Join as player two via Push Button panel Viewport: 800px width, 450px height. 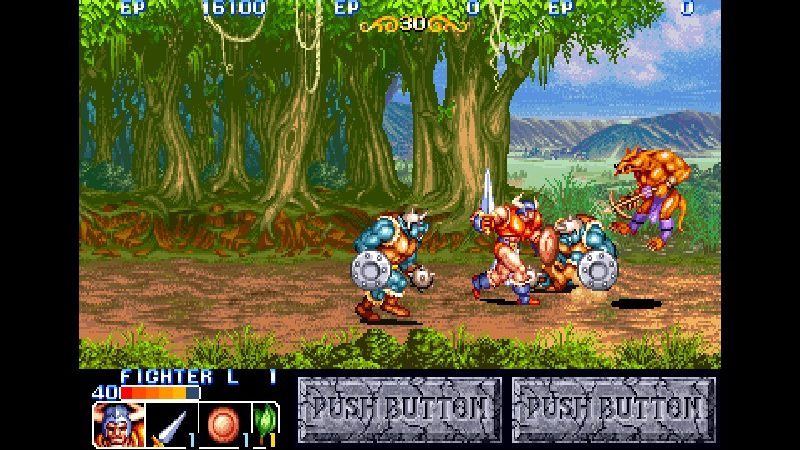click(399, 409)
